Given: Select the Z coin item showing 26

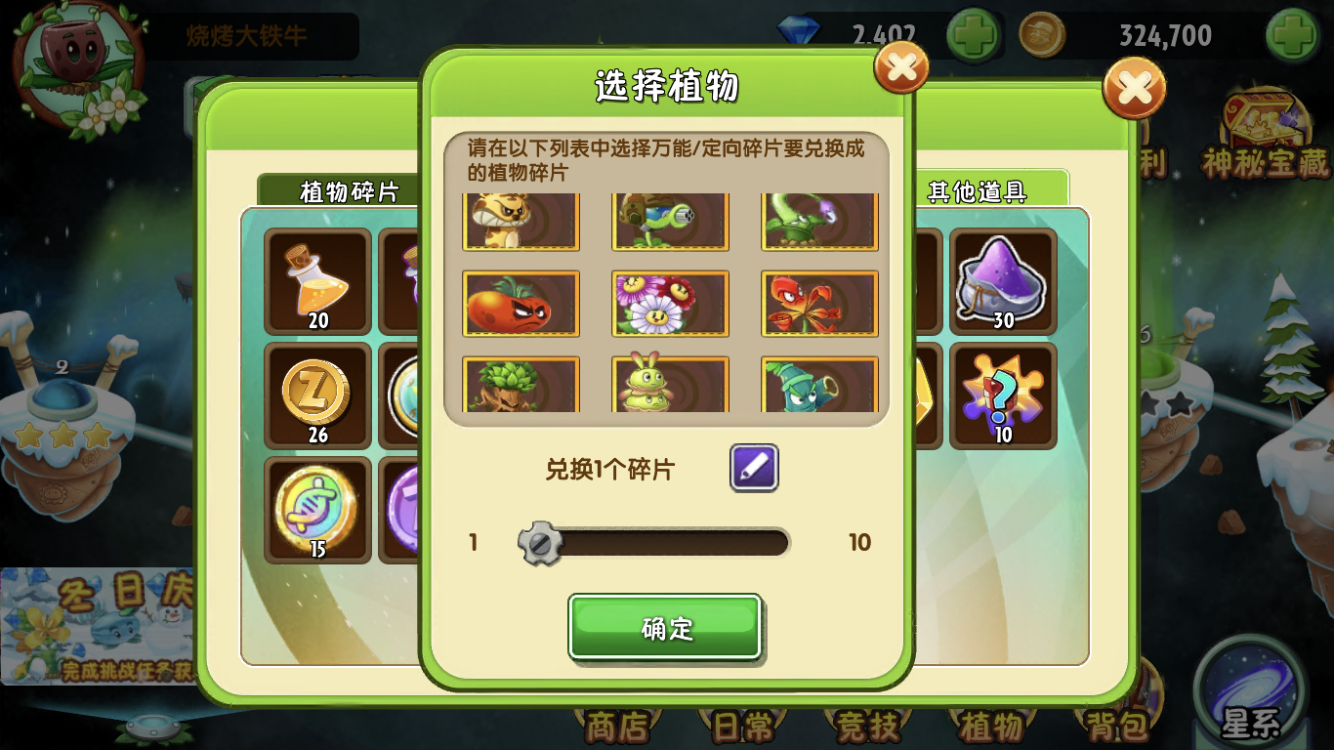Looking at the screenshot, I should pyautogui.click(x=317, y=394).
